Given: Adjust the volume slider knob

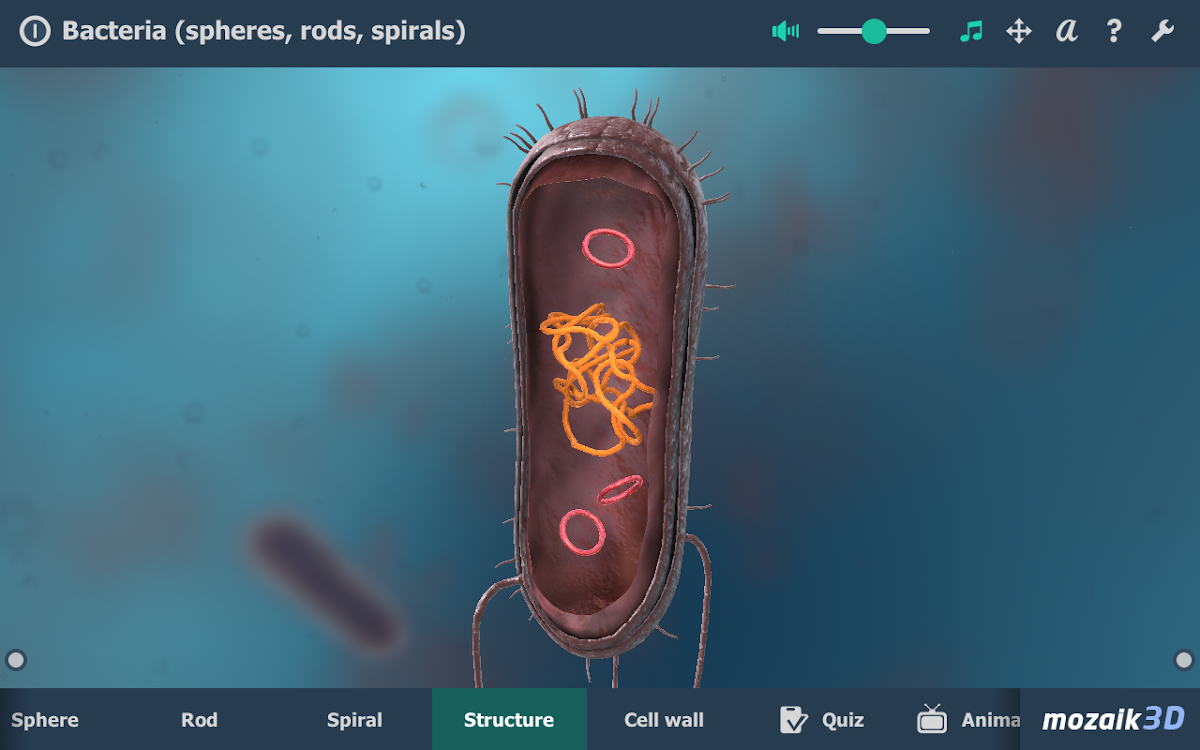Looking at the screenshot, I should (874, 31).
